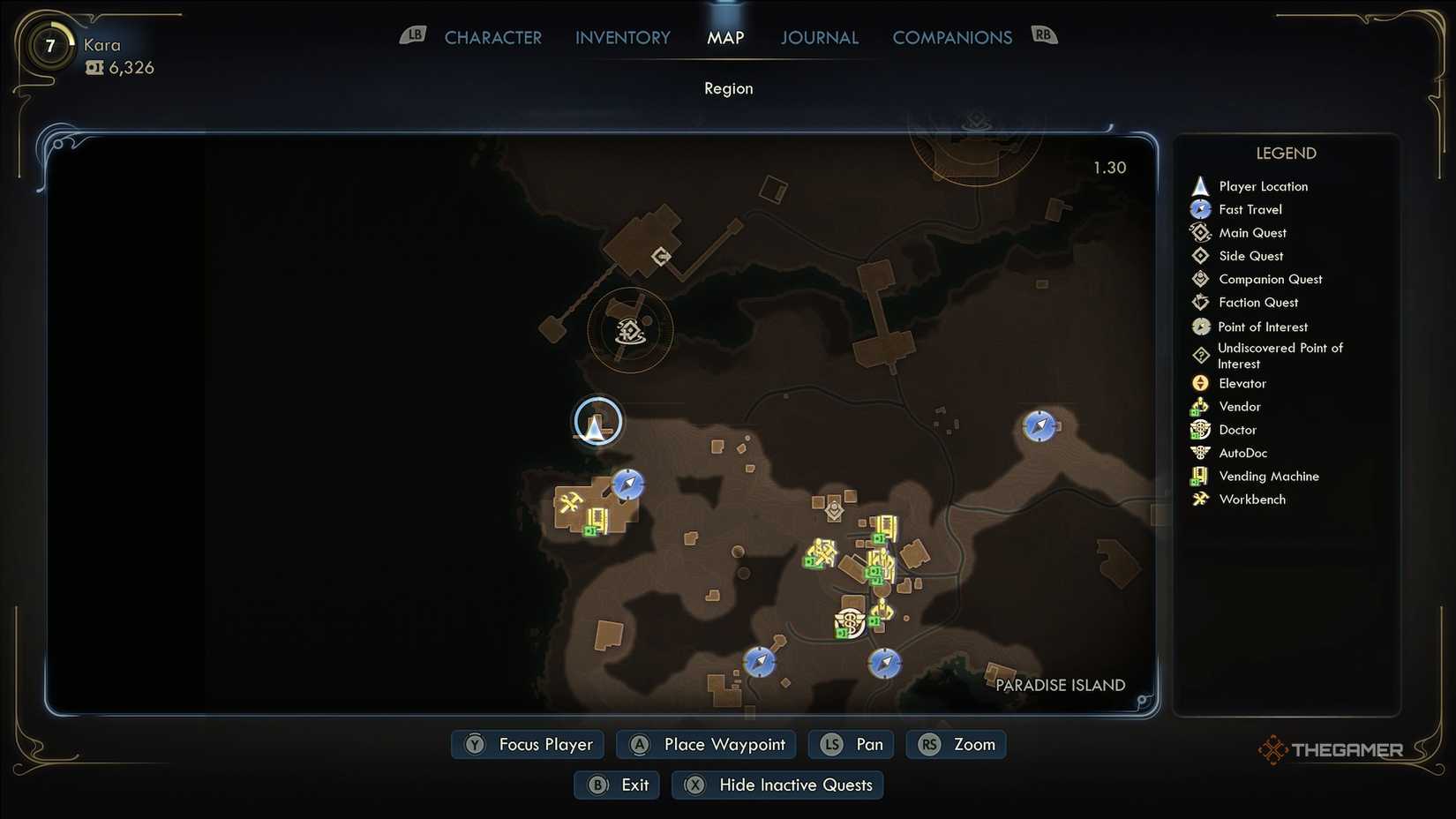Click the Fast Travel compass beside the workbench building
Screen dimensions: 1456x819
coord(627,485)
